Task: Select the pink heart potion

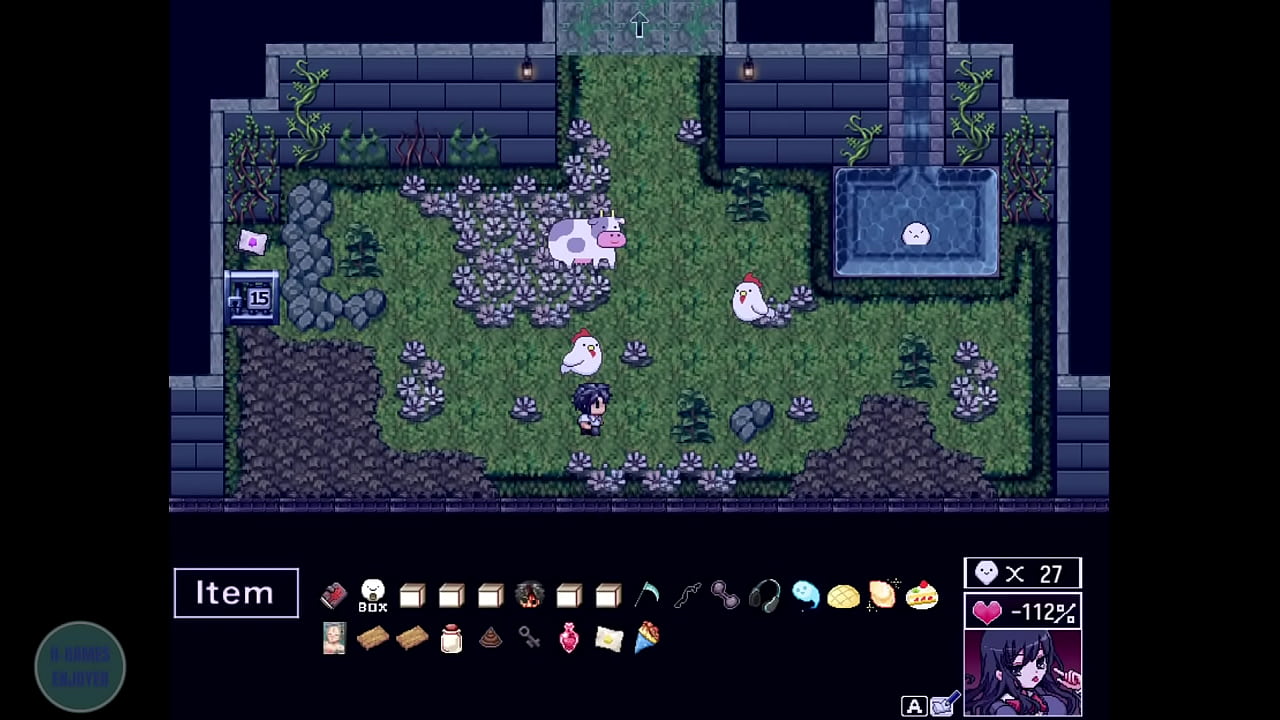Action: click(569, 638)
